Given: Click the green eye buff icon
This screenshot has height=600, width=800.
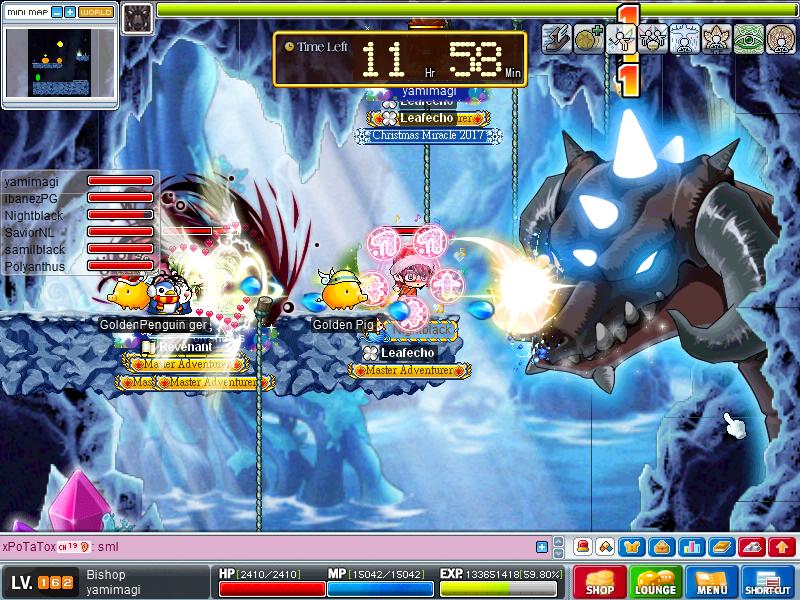Looking at the screenshot, I should 748,39.
